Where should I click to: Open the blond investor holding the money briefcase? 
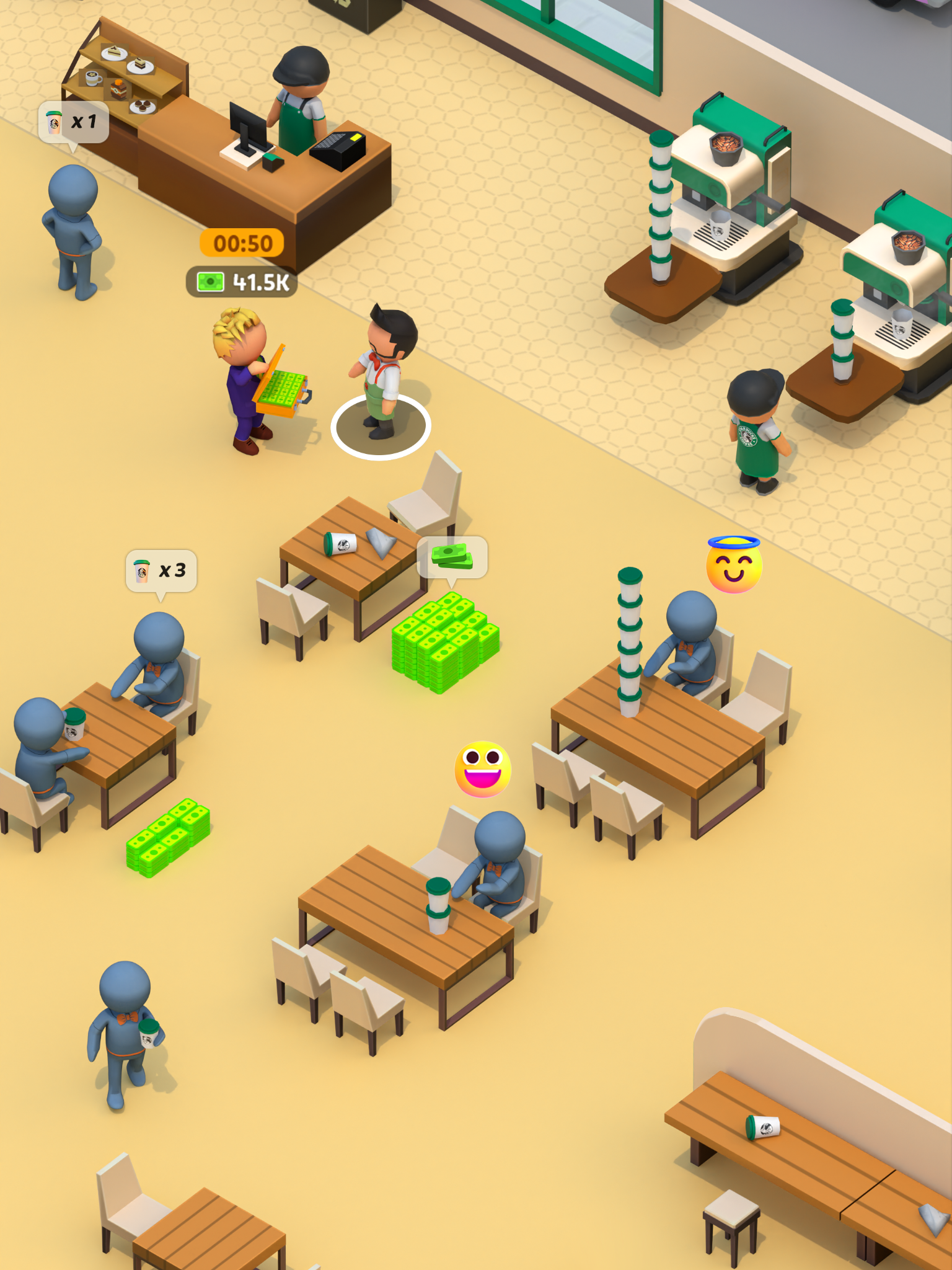pos(242,369)
